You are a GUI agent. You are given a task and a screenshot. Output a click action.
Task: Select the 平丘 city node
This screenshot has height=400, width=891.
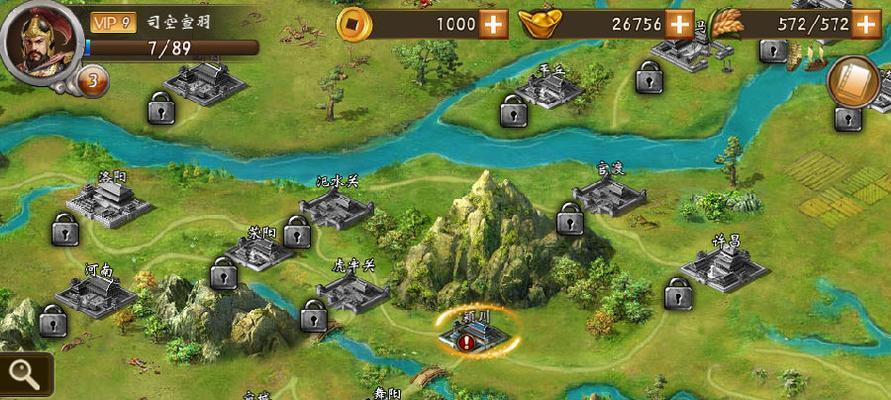click(x=548, y=89)
